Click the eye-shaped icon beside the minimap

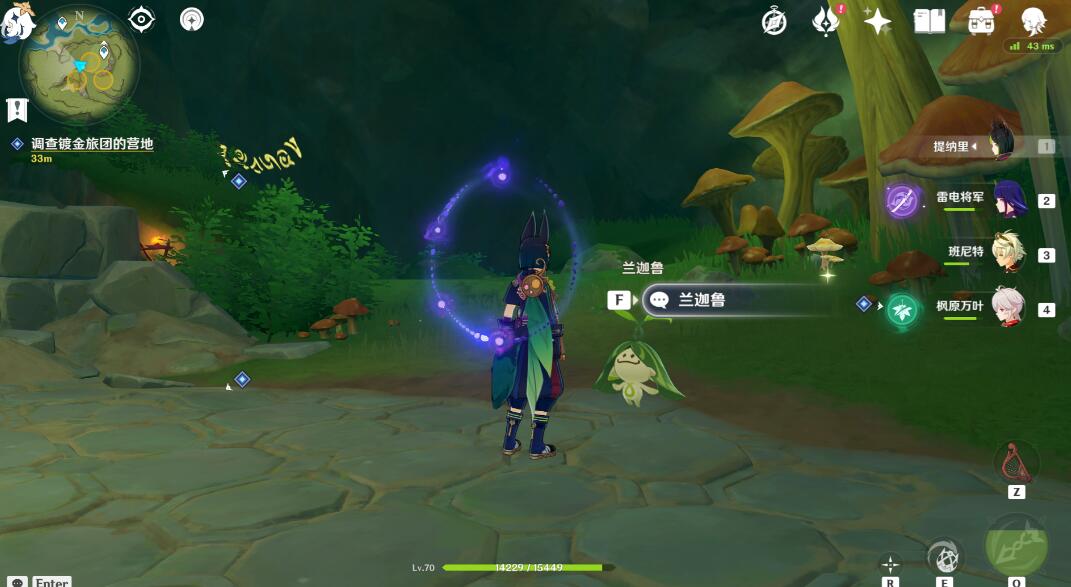tap(142, 19)
